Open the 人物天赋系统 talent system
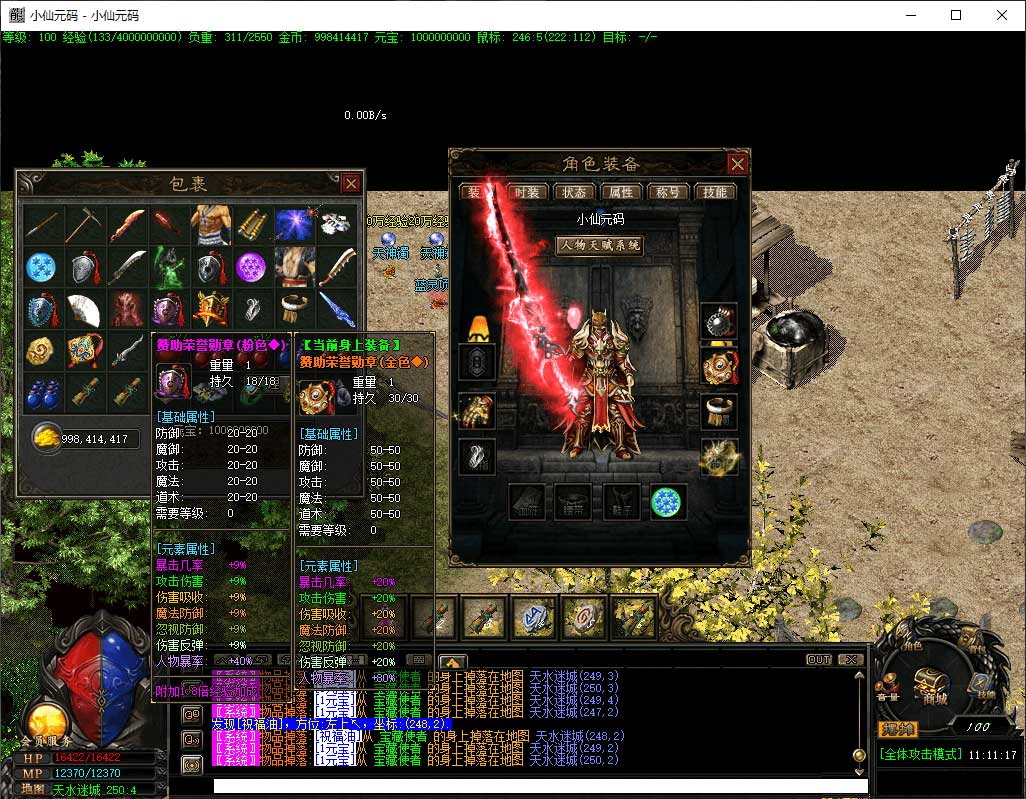 click(x=599, y=245)
